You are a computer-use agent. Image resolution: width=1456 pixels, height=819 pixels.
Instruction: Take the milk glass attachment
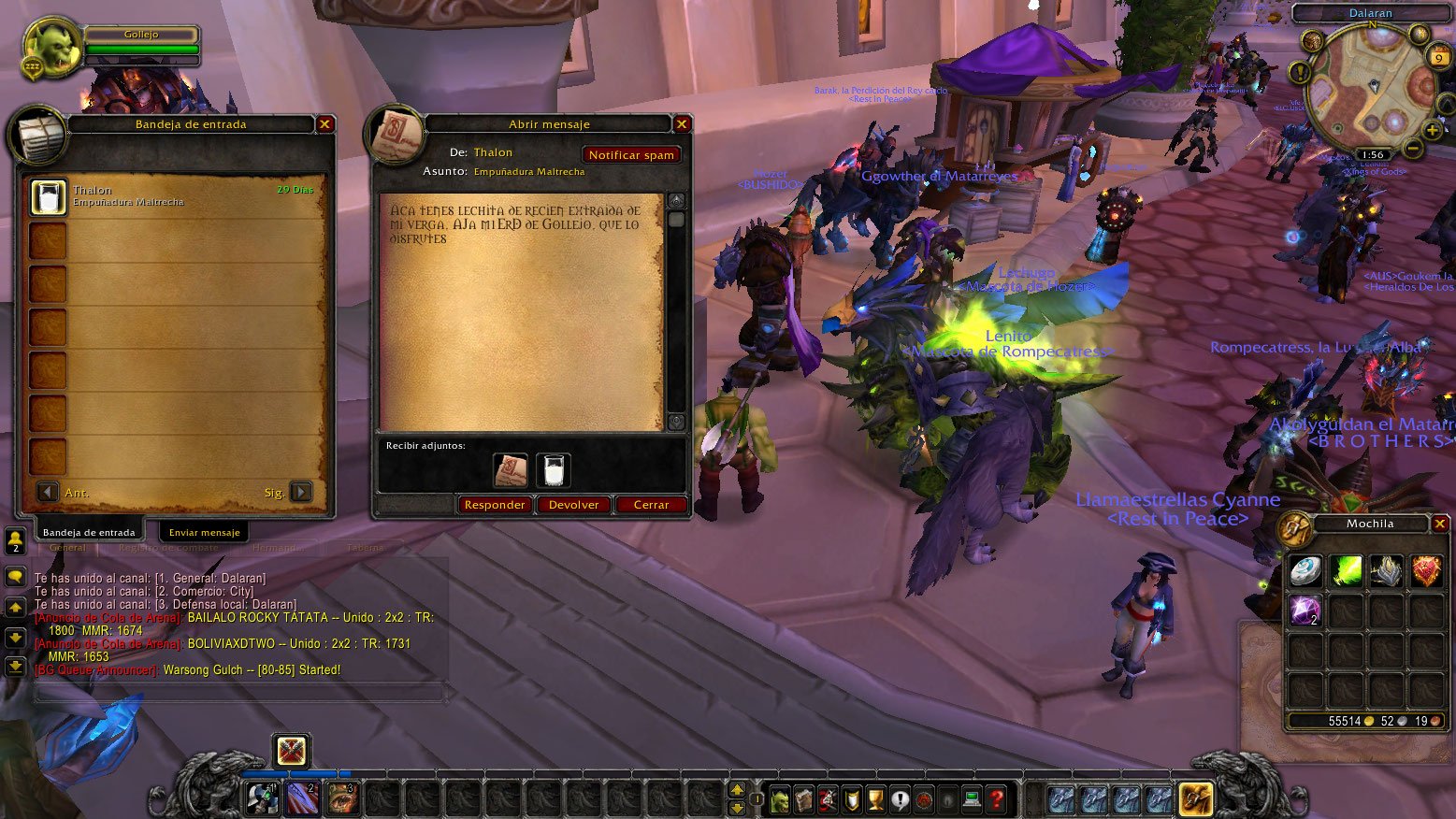554,470
